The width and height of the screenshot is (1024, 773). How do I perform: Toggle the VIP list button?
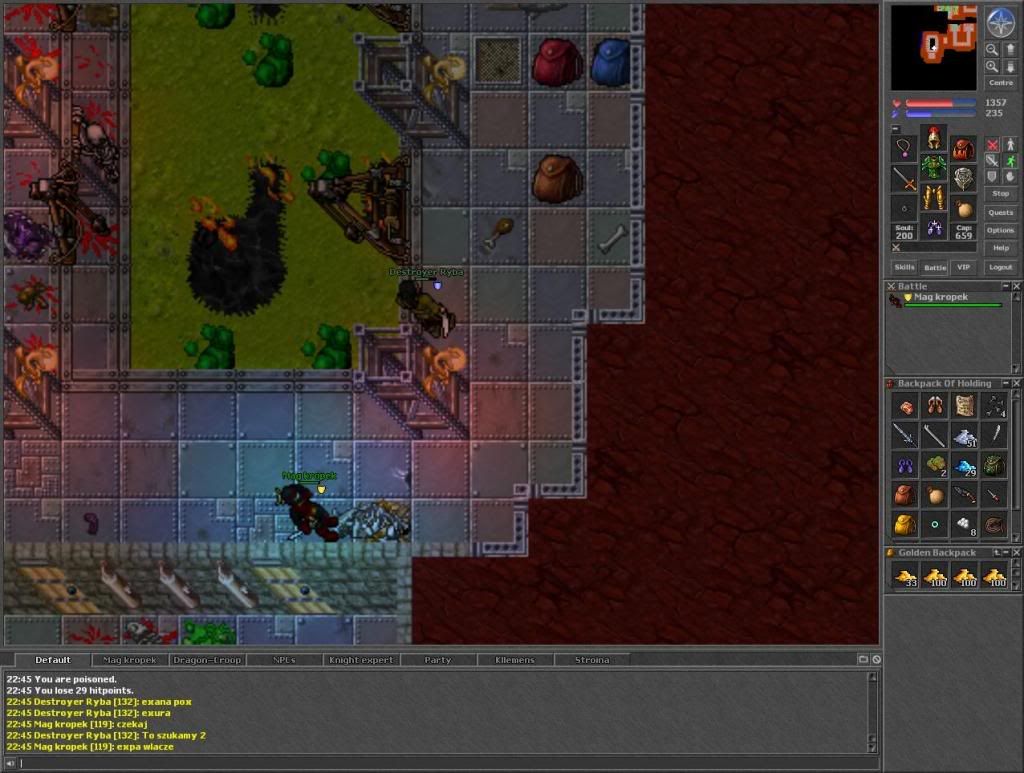[x=963, y=267]
